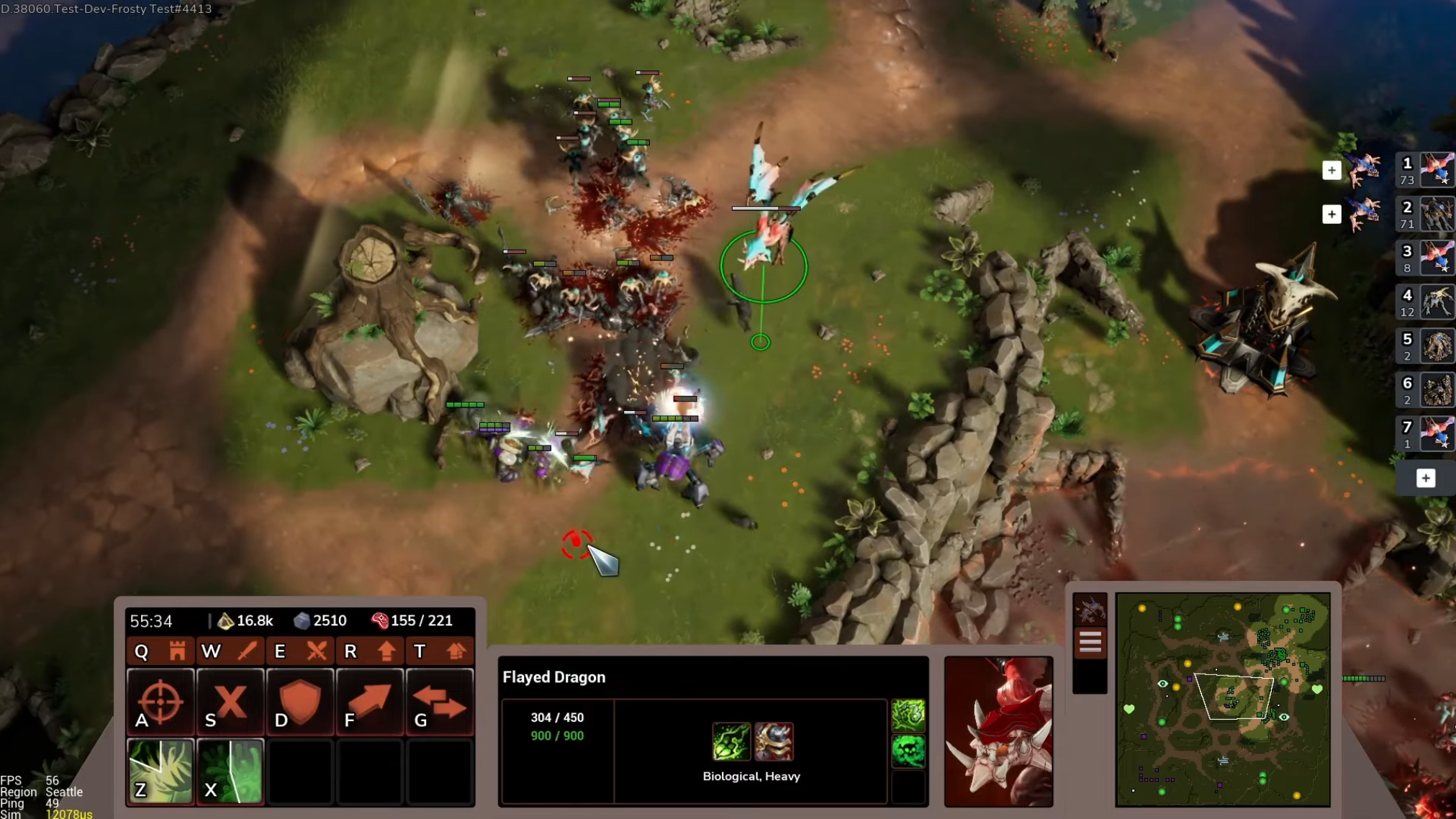Choose the Move command arrow icon
The image size is (1456, 819).
tap(369, 702)
